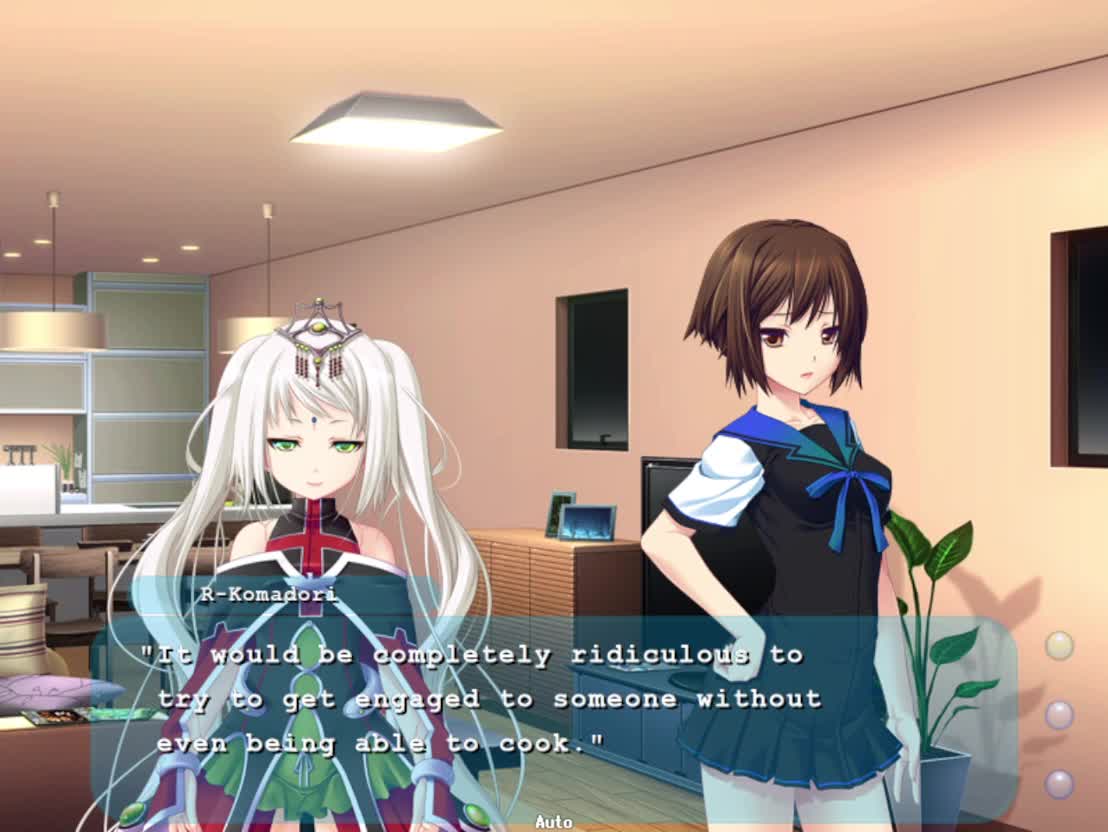The width and height of the screenshot is (1108, 832).
Task: Click the yellow glowing orb button
Action: point(1059,646)
